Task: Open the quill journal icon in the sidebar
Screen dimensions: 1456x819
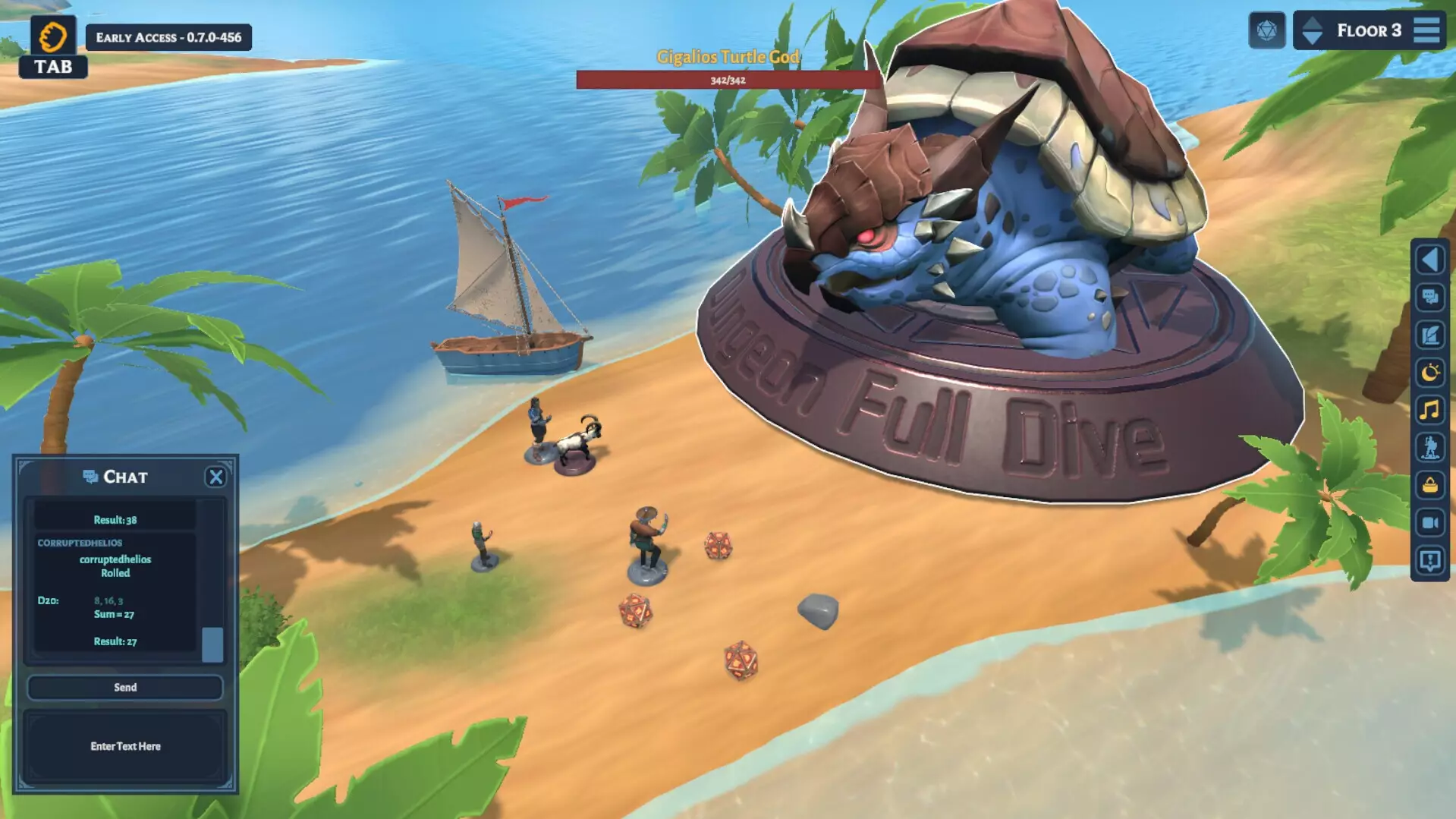Action: point(1429,335)
